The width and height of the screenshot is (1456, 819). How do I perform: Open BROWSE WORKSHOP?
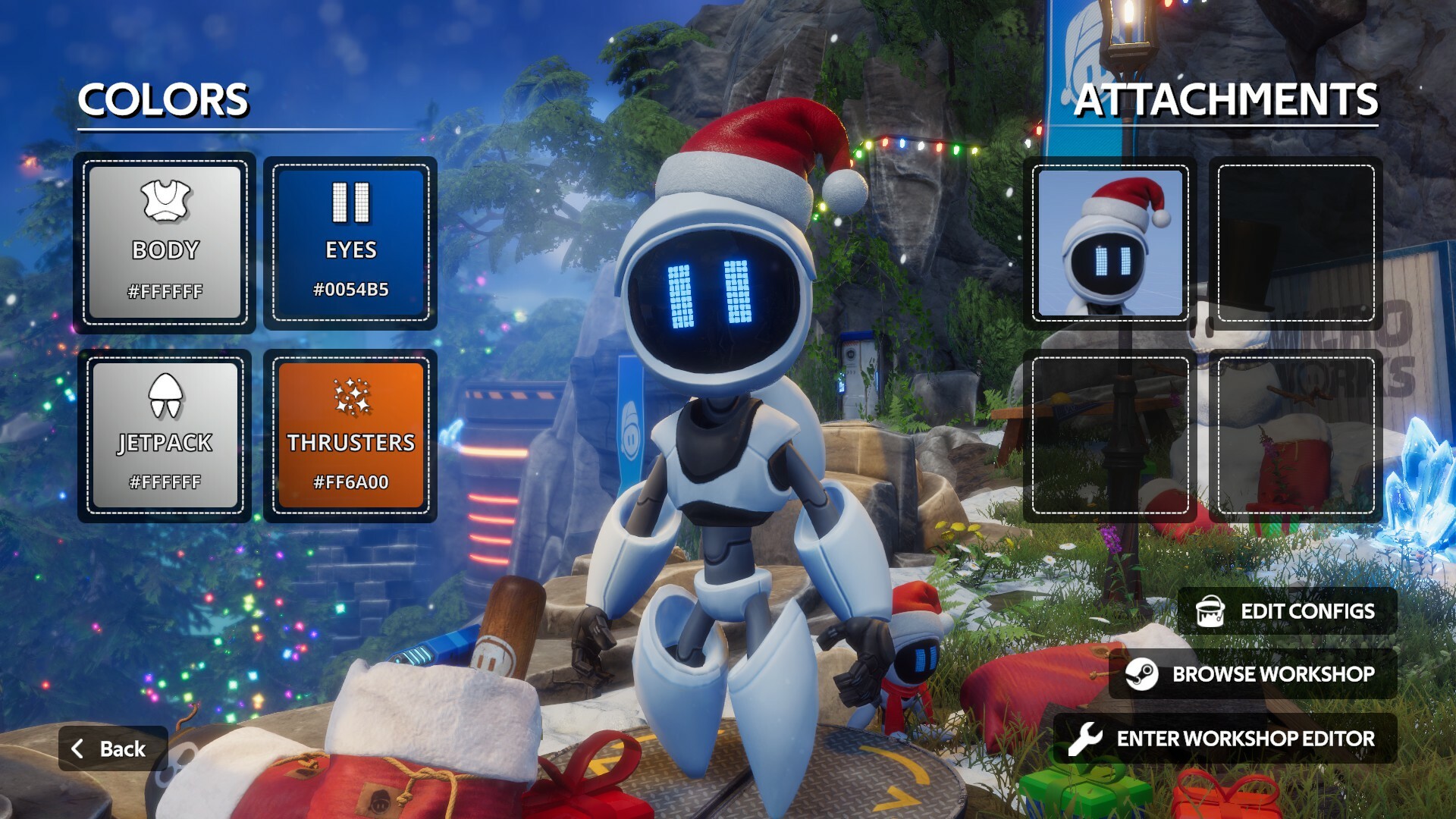tap(1274, 674)
